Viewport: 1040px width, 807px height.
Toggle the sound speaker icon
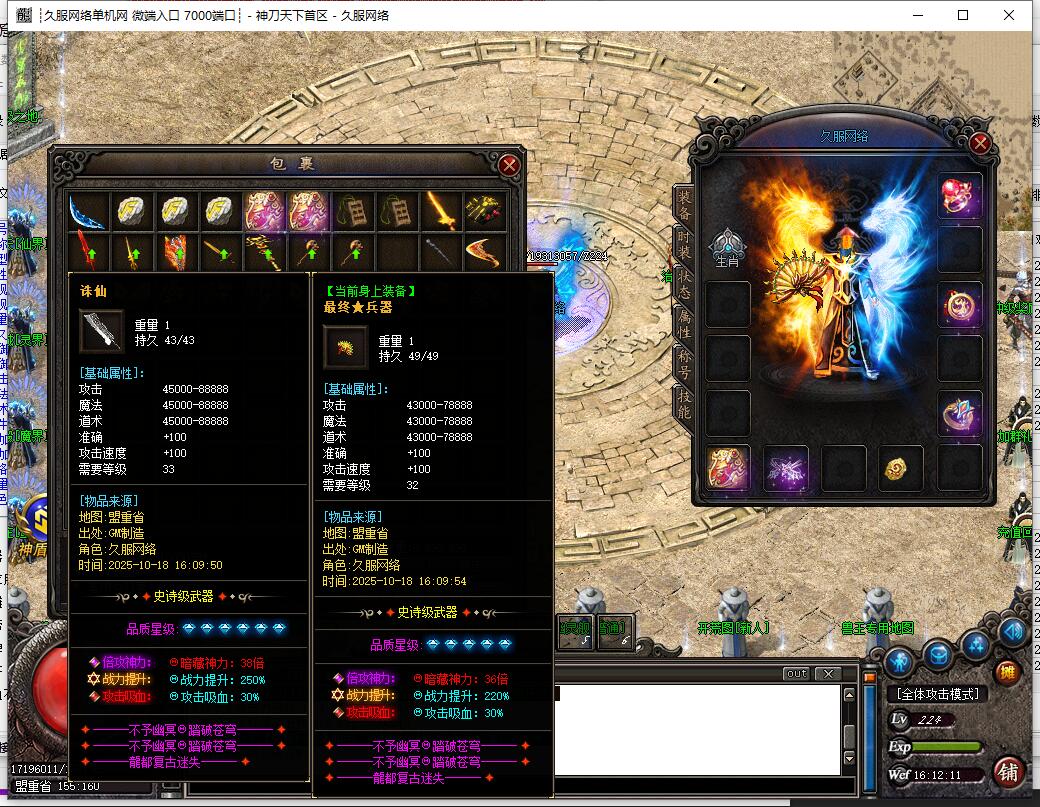click(x=1013, y=631)
